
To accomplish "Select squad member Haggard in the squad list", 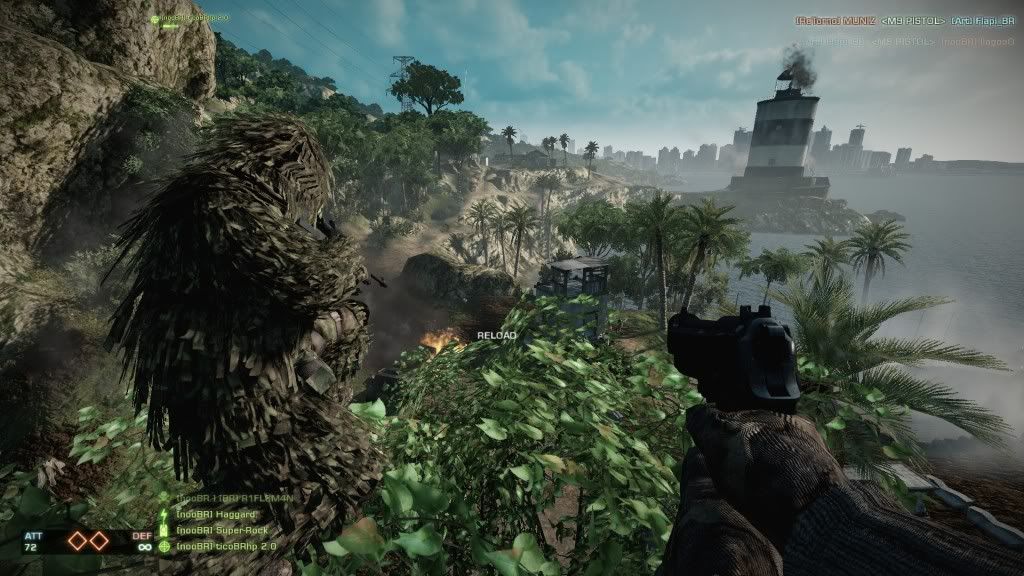I will click(203, 514).
